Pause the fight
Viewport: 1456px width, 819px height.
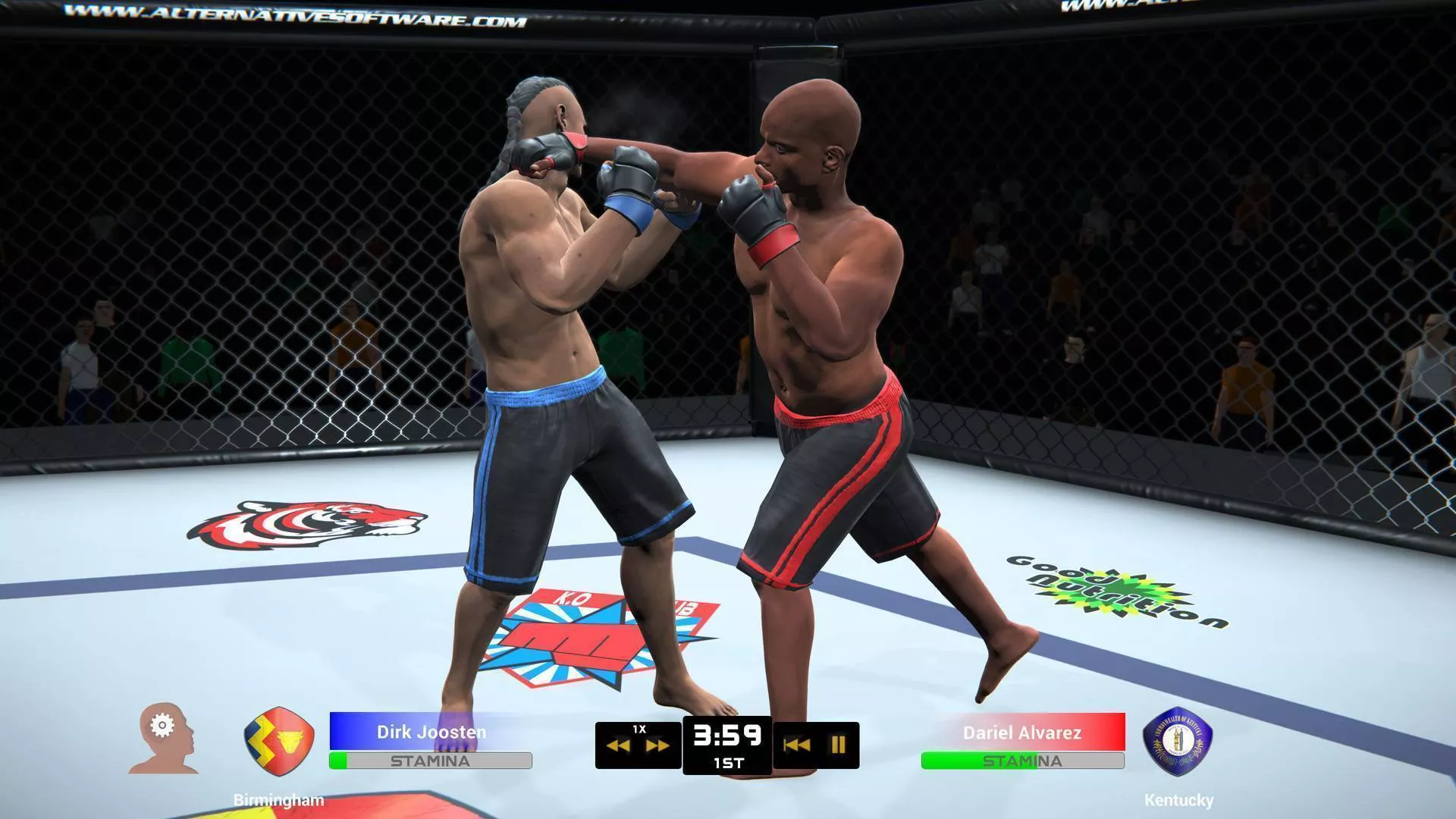(x=838, y=745)
